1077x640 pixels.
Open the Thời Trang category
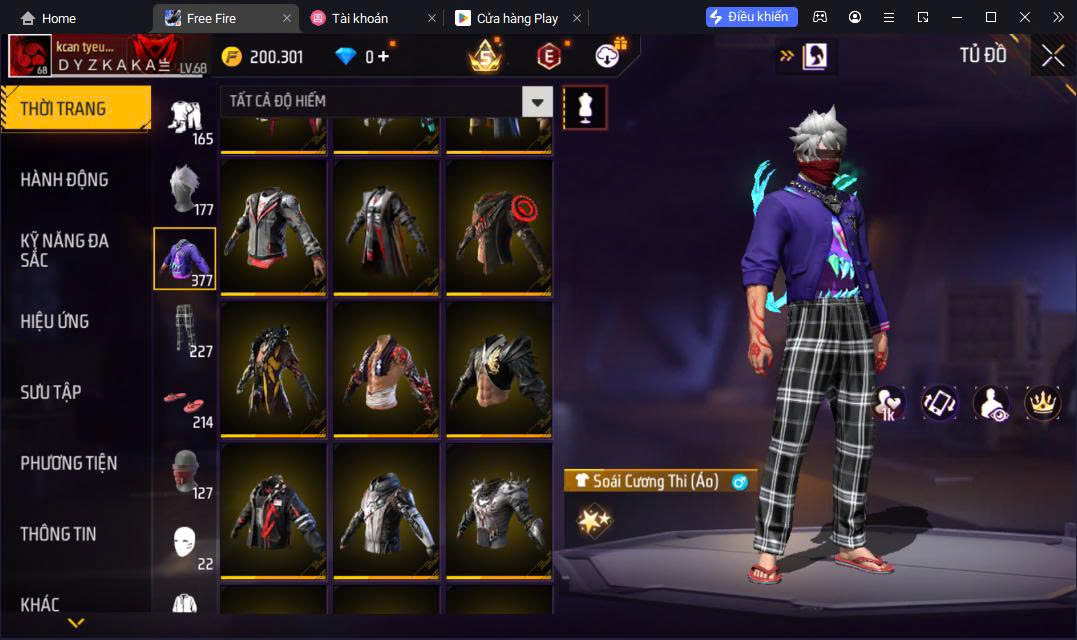pos(75,109)
